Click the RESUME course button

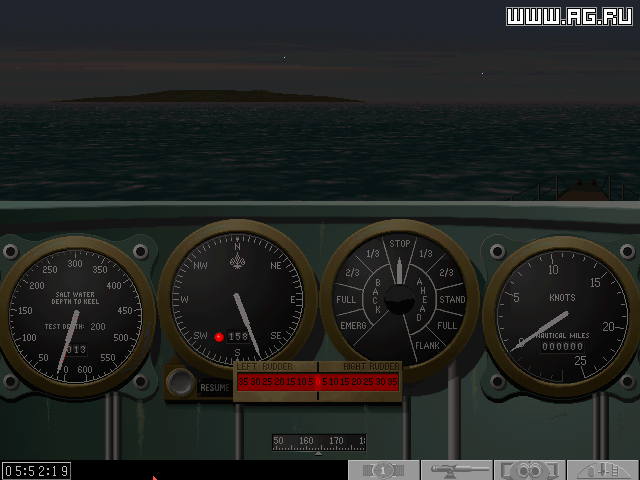pyautogui.click(x=214, y=387)
